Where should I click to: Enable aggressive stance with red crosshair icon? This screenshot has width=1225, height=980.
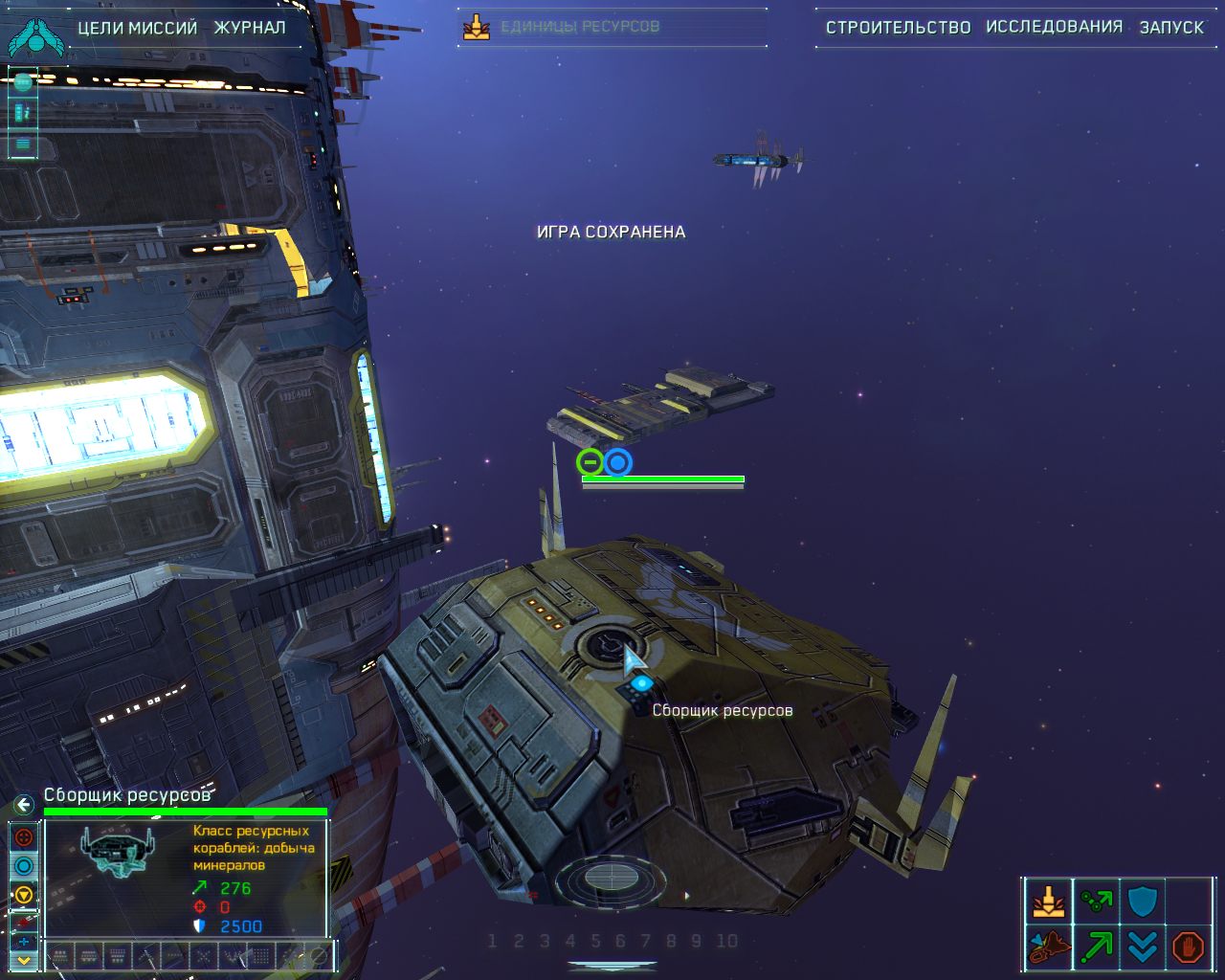coord(23,837)
